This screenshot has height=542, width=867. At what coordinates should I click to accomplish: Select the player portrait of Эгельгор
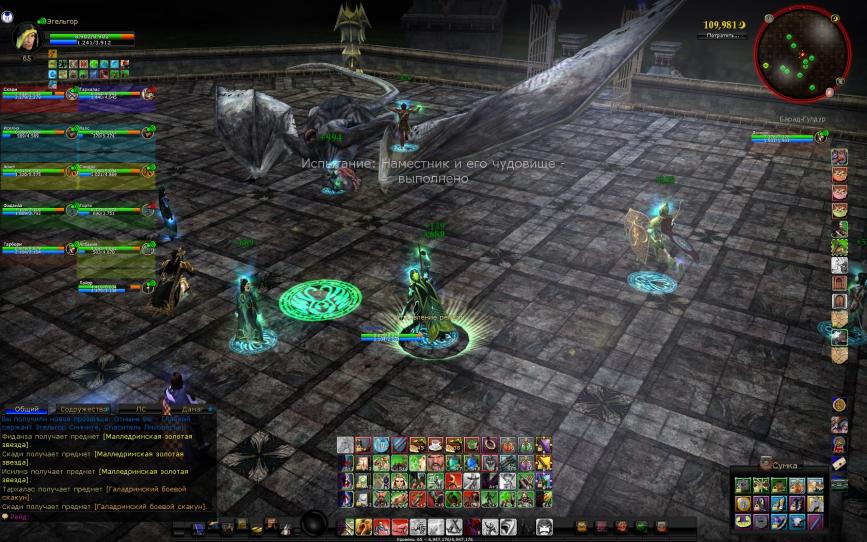pos(25,36)
